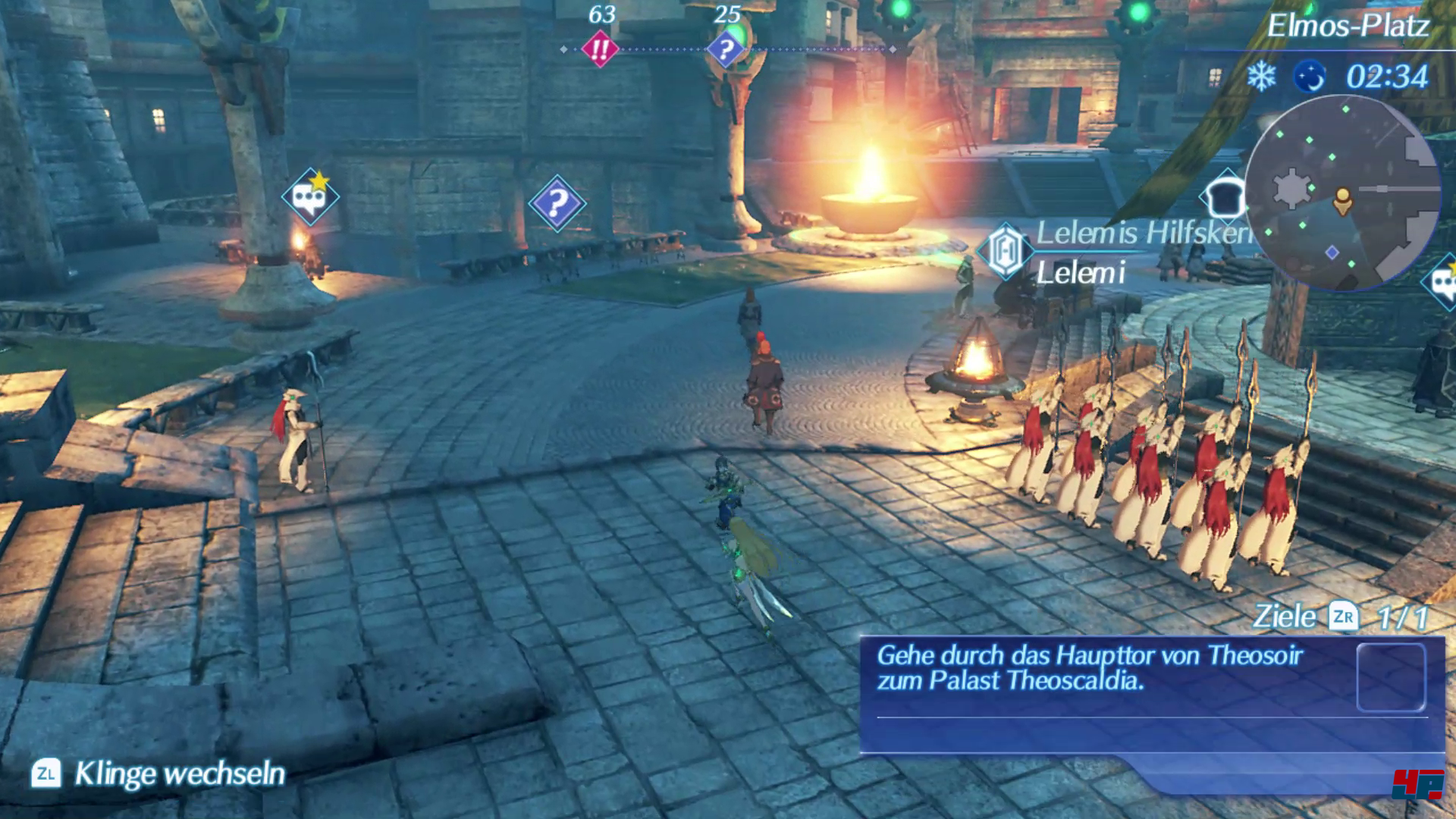
Task: Select the purple question marker labeled 25
Action: point(726,50)
